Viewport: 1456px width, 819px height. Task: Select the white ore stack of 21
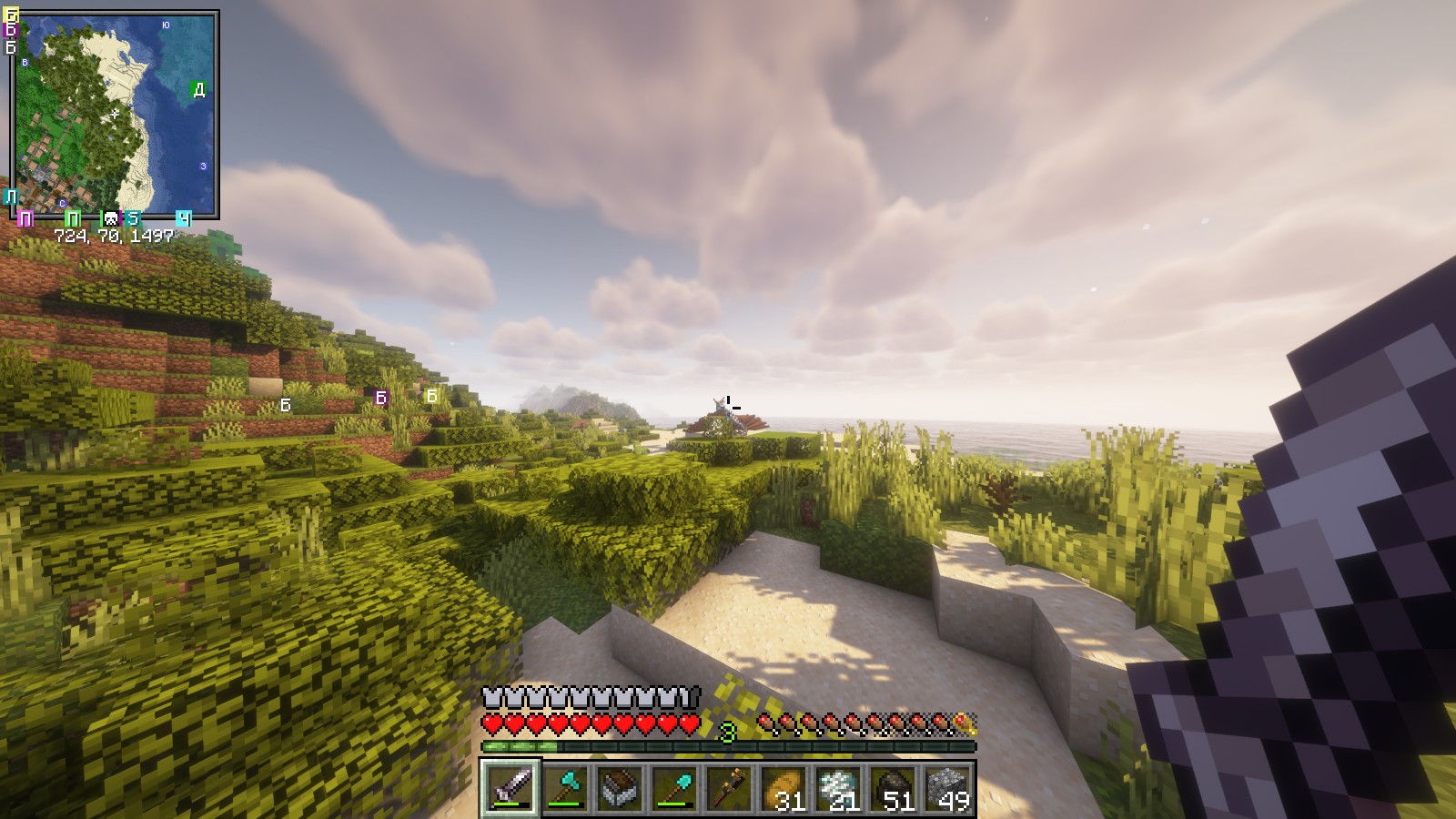838,787
